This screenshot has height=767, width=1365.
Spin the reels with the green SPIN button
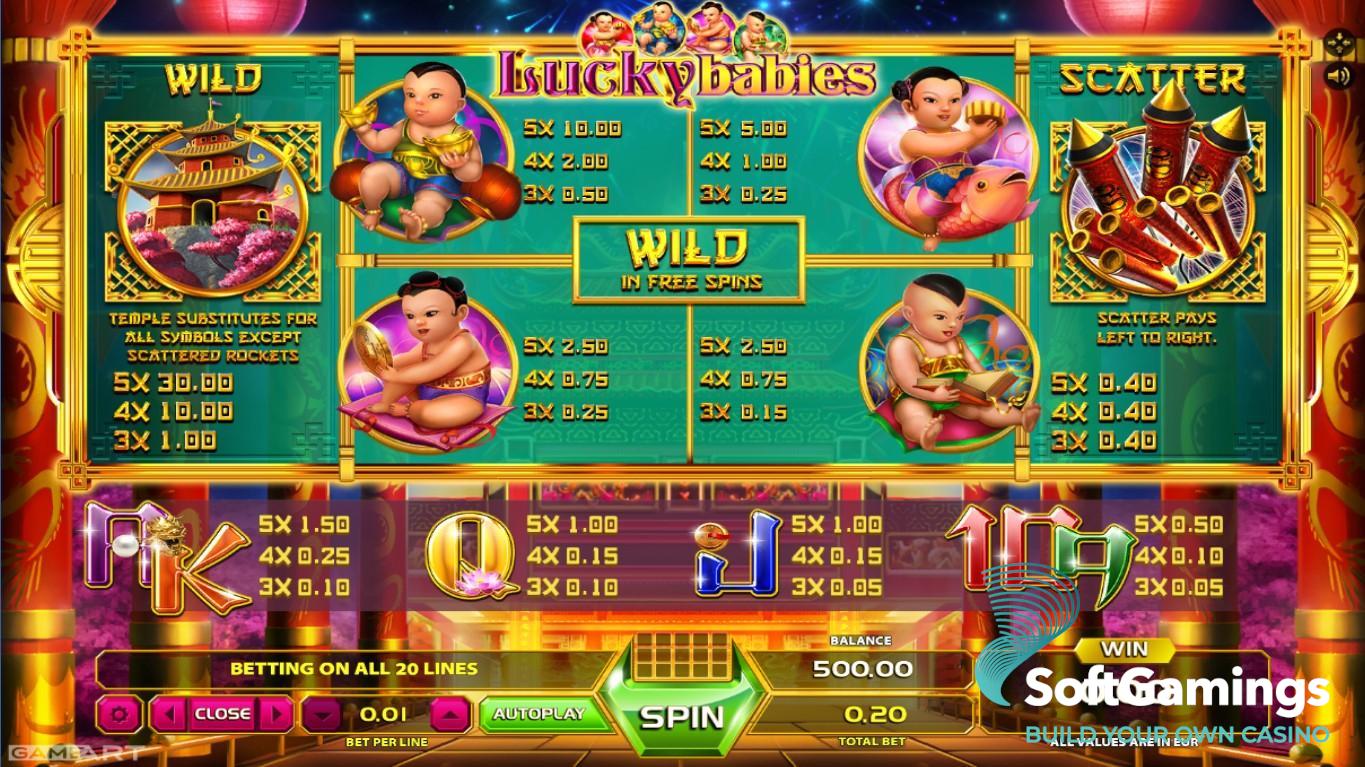coord(682,715)
